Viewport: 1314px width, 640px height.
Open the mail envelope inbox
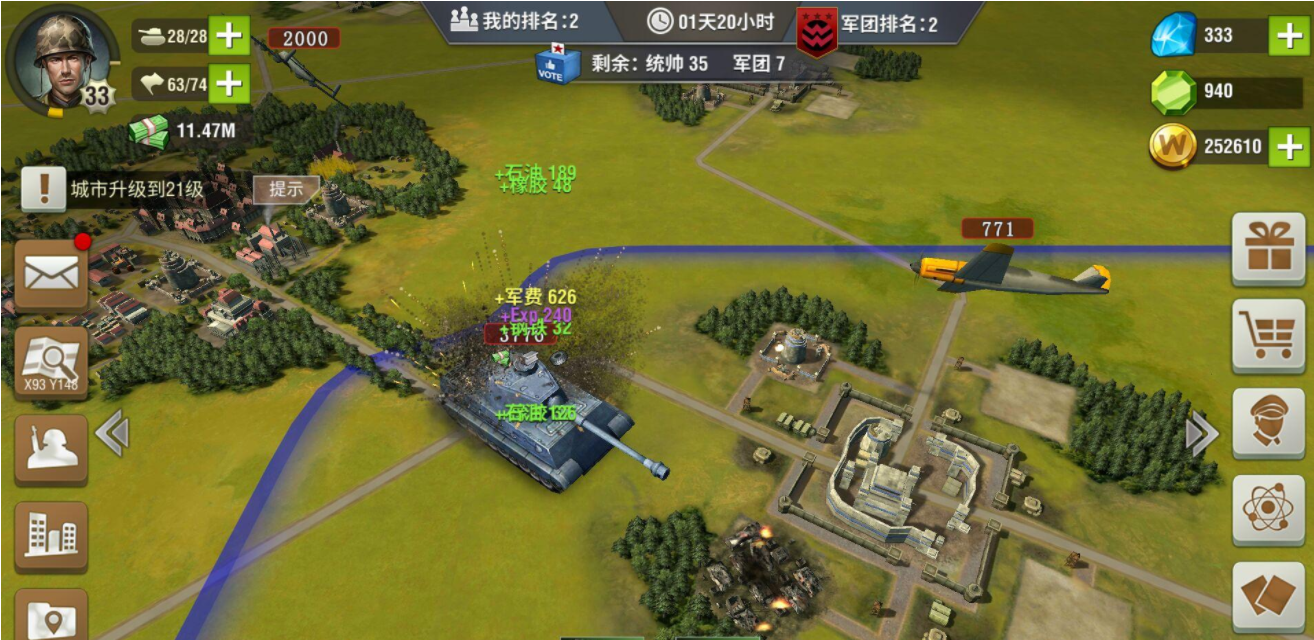(51, 272)
